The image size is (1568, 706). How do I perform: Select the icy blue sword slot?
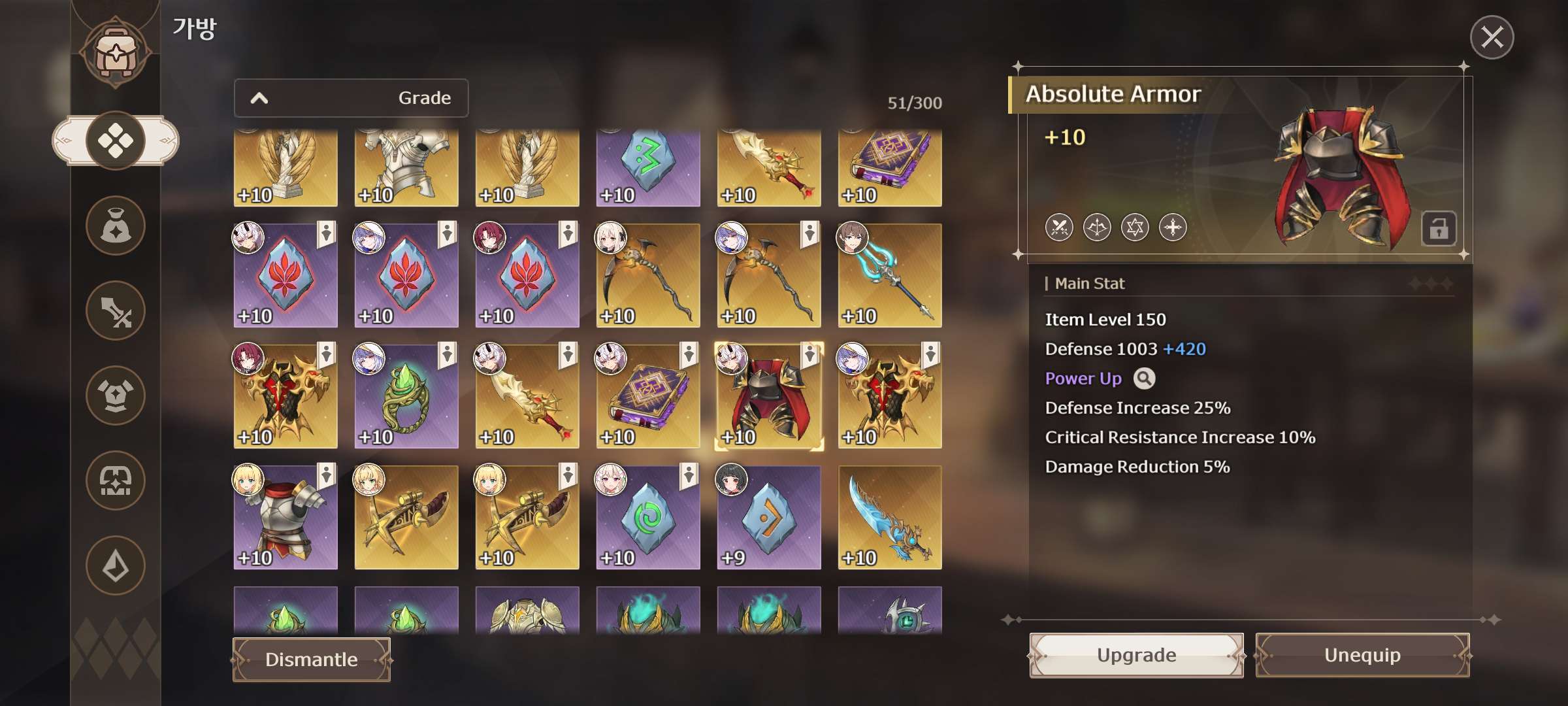point(889,518)
